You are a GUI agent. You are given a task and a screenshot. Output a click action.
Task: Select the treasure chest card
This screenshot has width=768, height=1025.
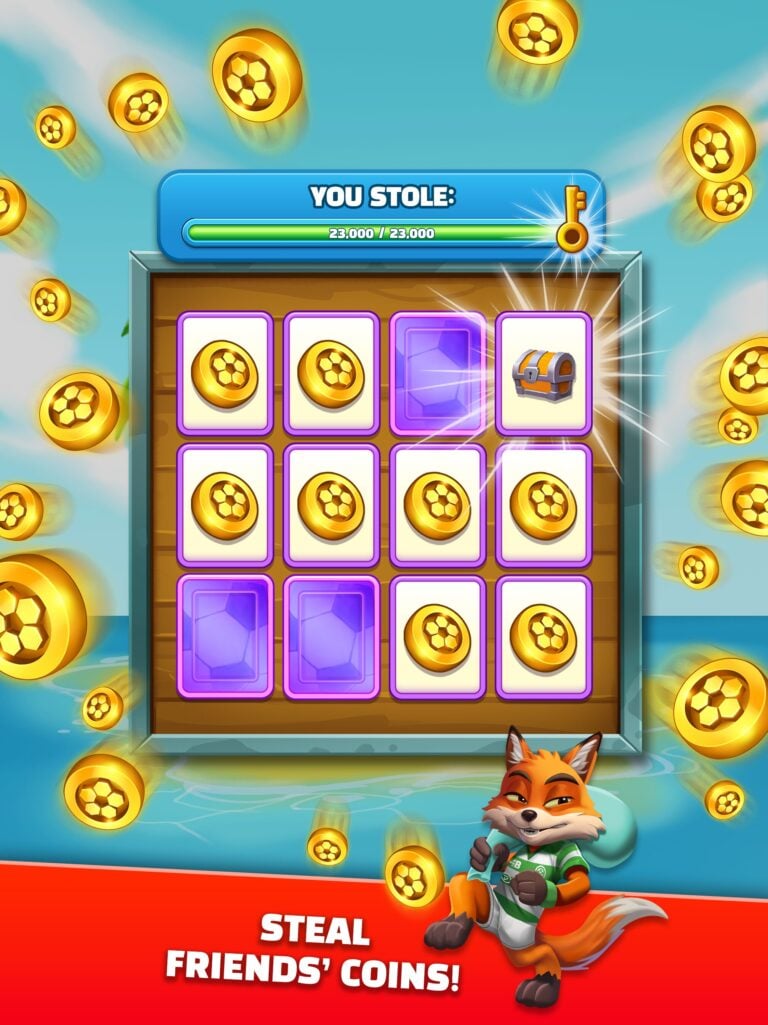click(543, 373)
